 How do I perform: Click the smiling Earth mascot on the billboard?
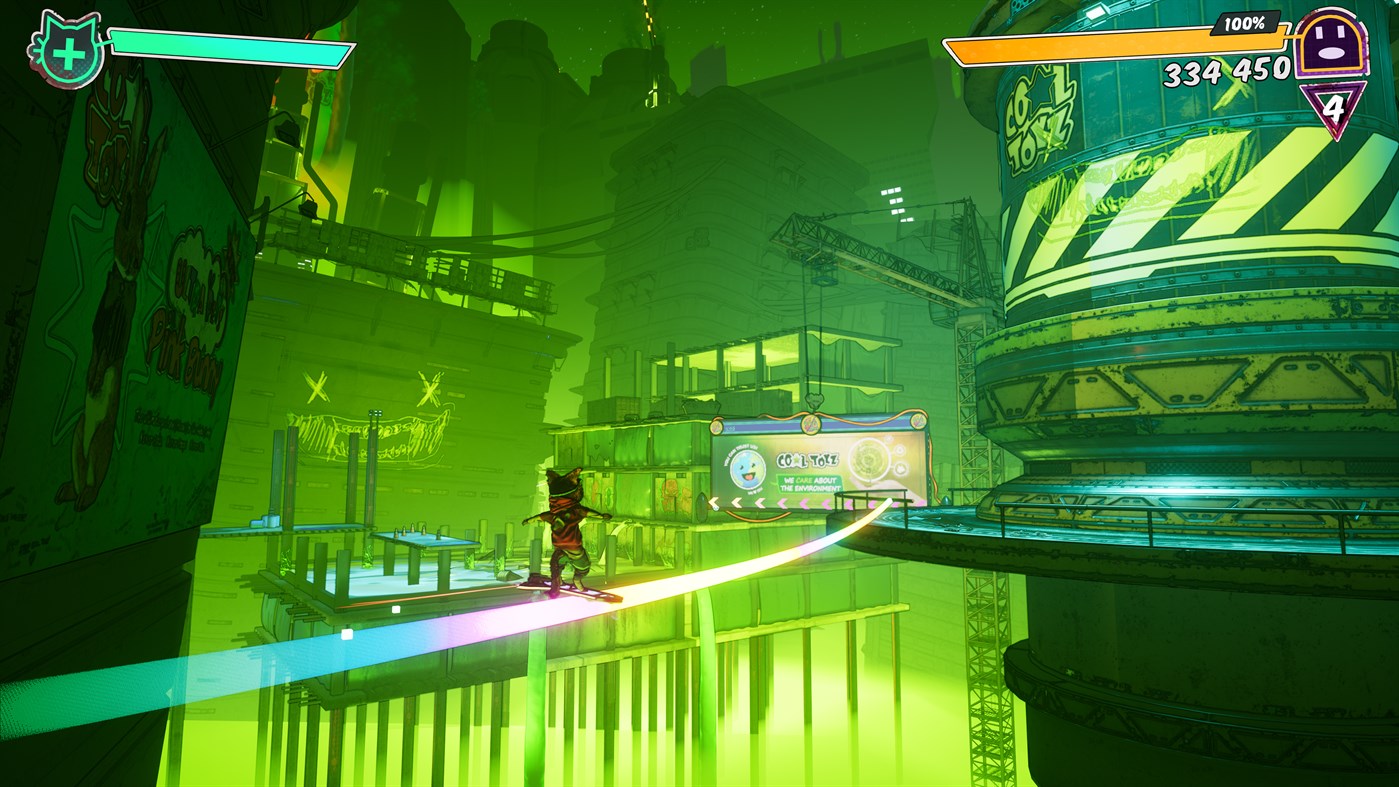[x=746, y=470]
